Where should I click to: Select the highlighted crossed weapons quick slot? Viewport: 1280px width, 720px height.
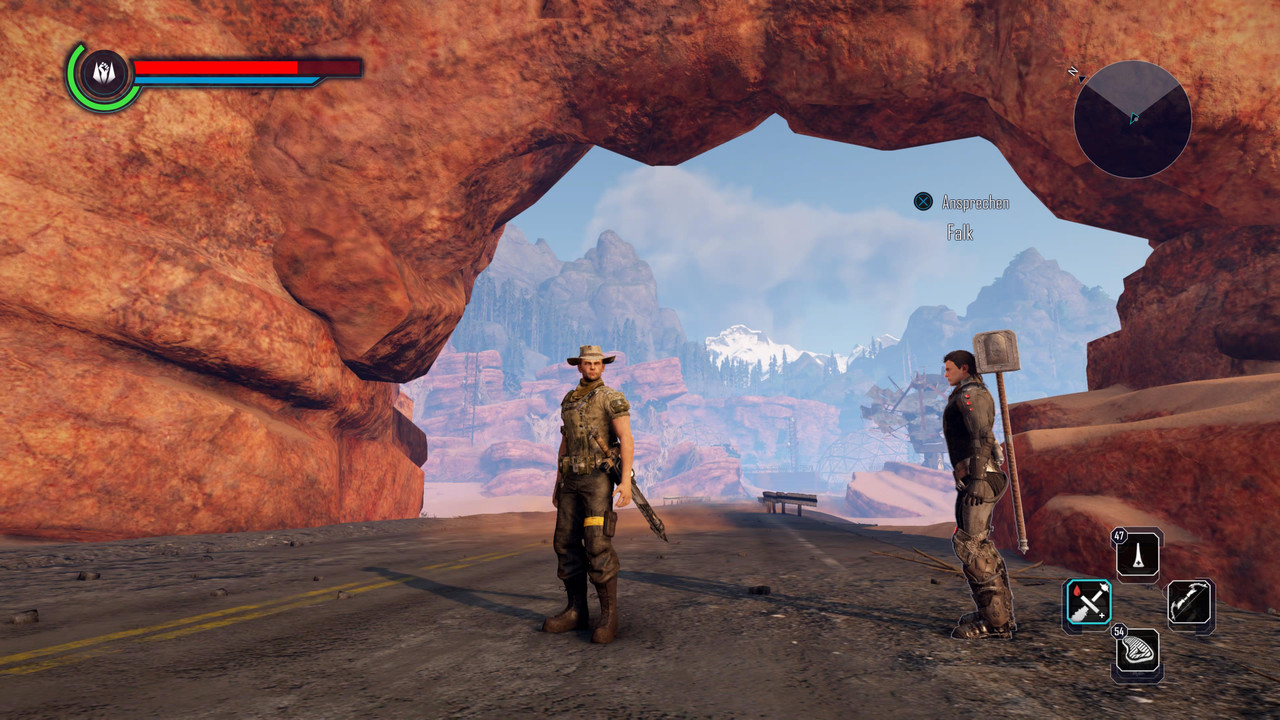click(1087, 604)
